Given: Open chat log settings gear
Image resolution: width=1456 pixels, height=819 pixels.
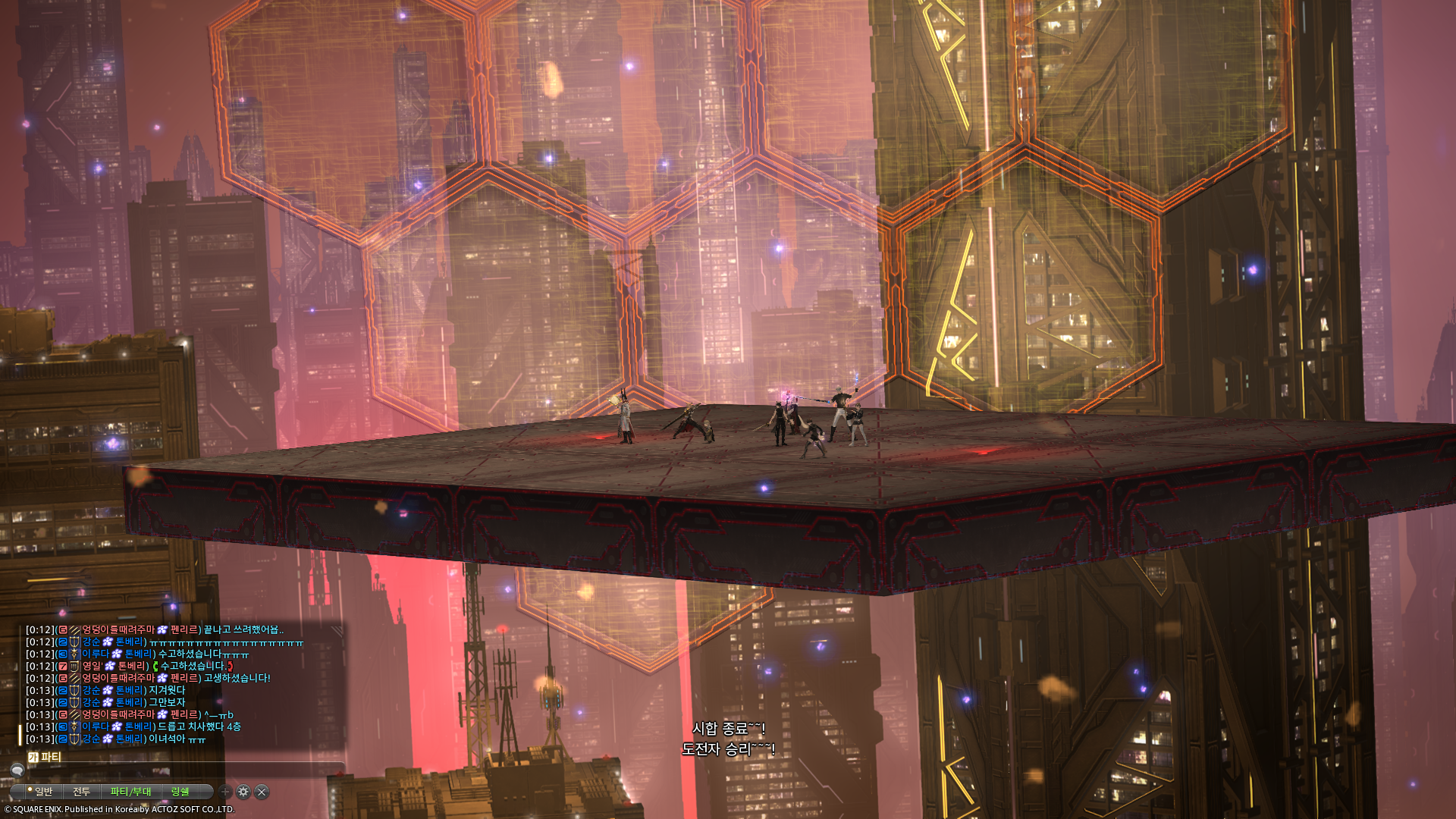Looking at the screenshot, I should [243, 792].
